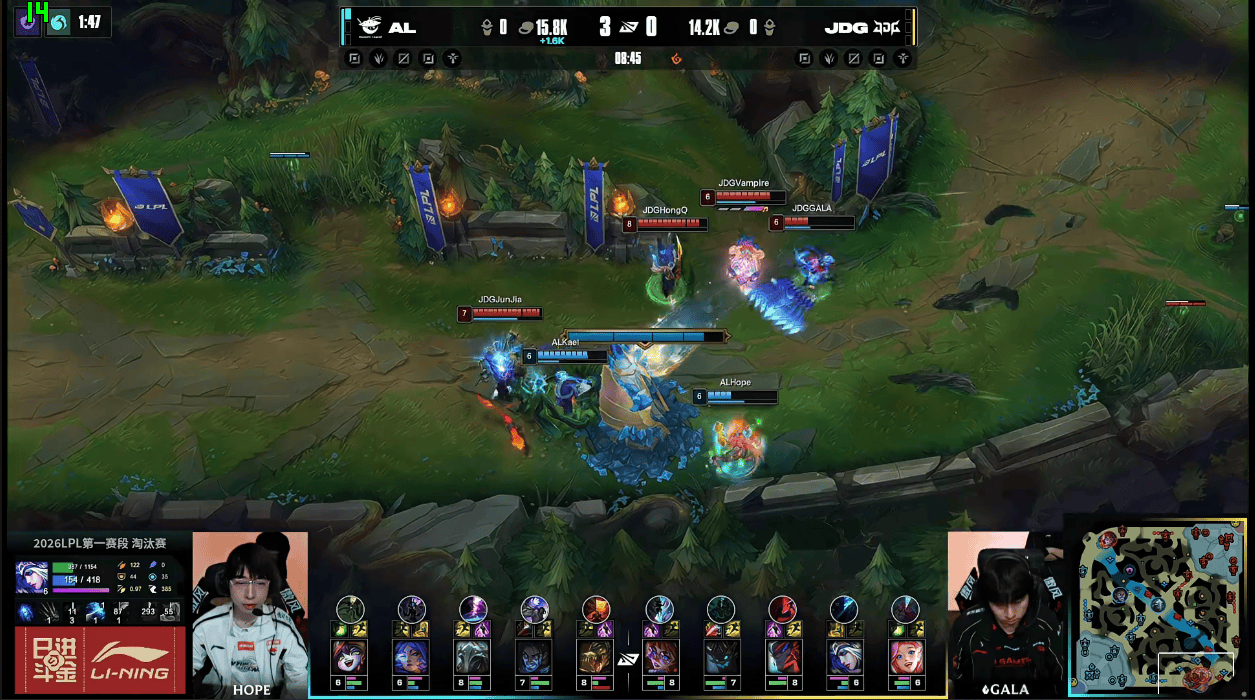
Task: Click the minimap in the corner
Action: coord(1160,606)
